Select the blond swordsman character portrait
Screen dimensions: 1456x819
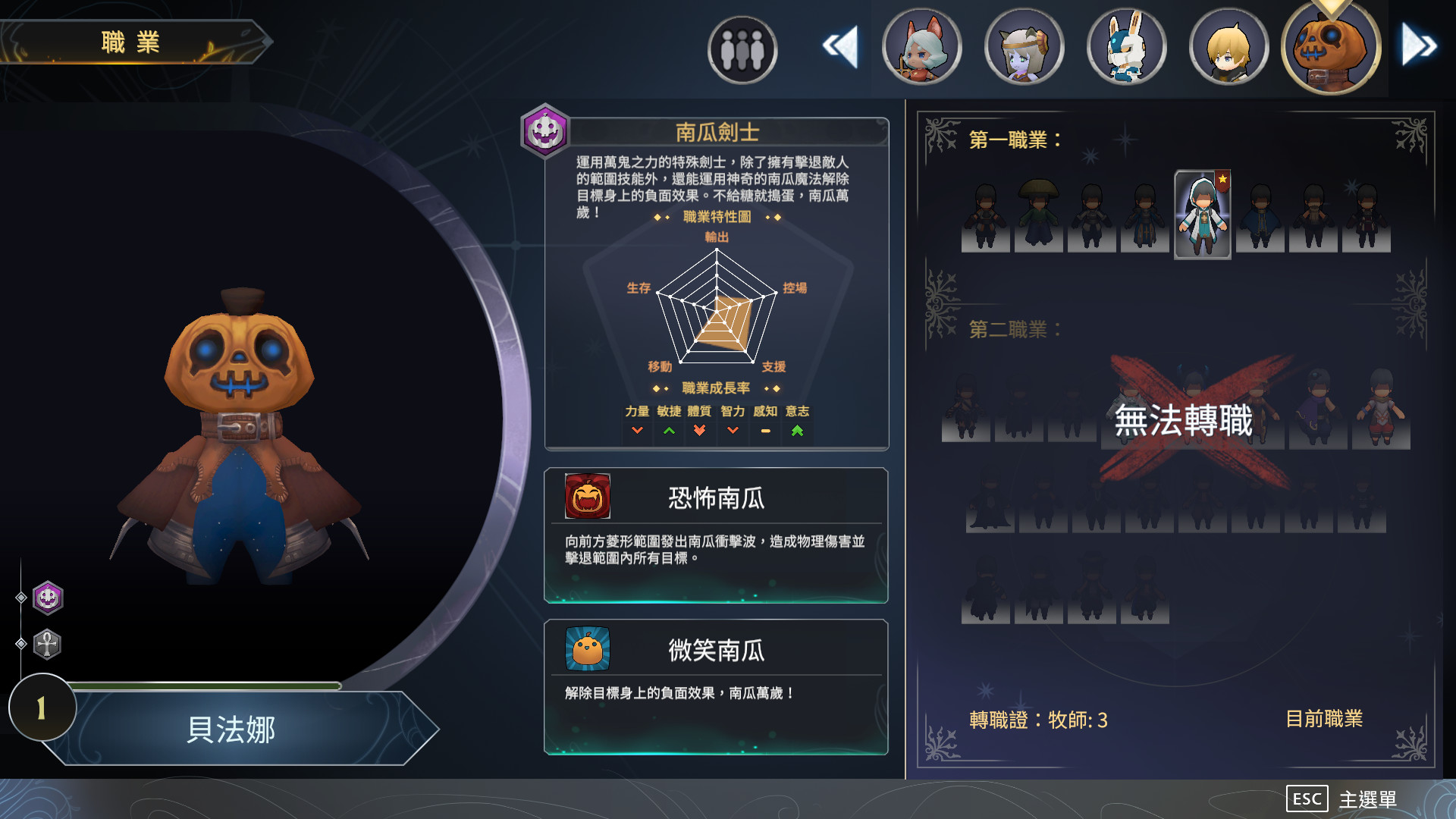point(1228,46)
